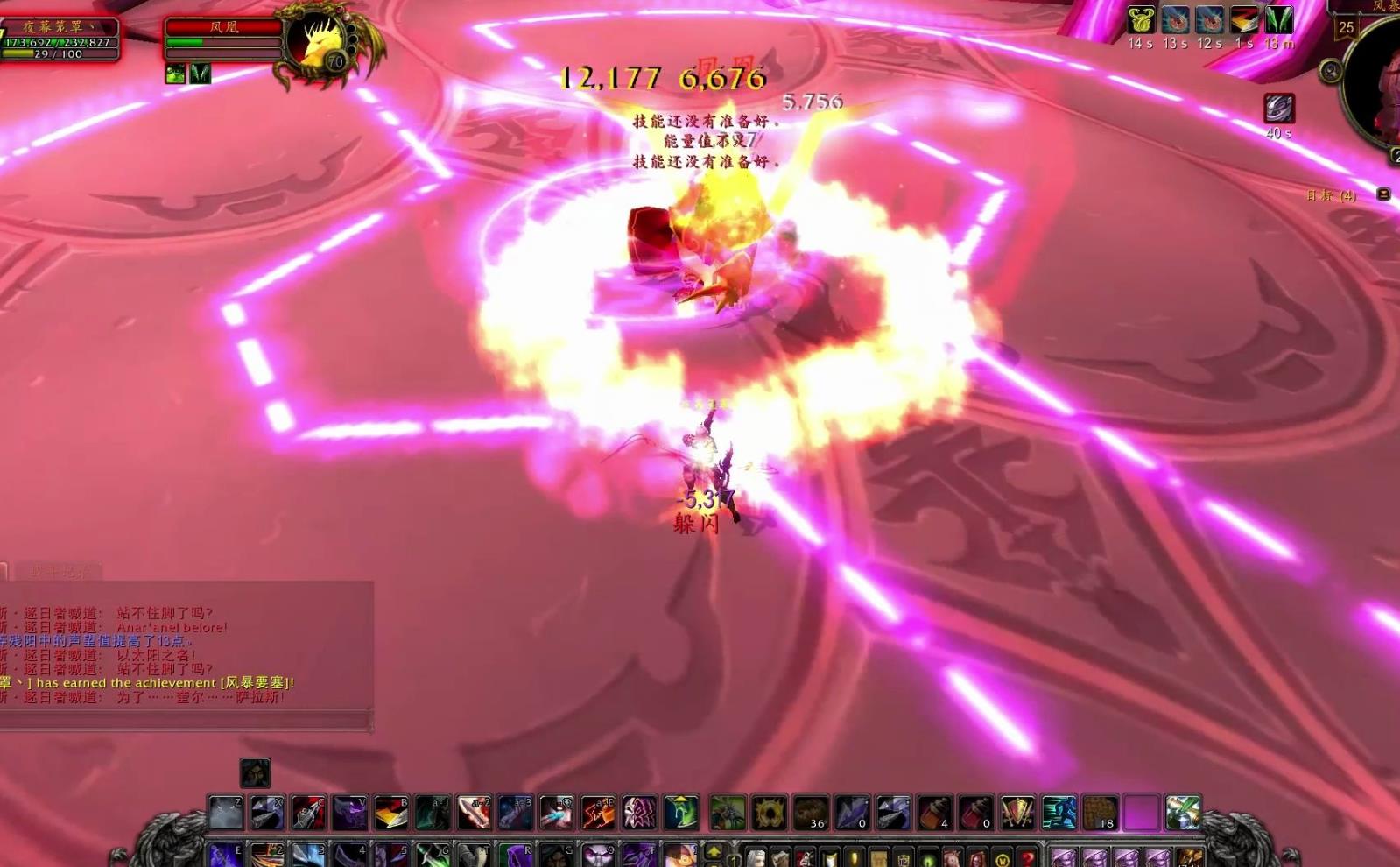Use the ability bound to Q
Image resolution: width=1400 pixels, height=867 pixels.
tap(557, 813)
